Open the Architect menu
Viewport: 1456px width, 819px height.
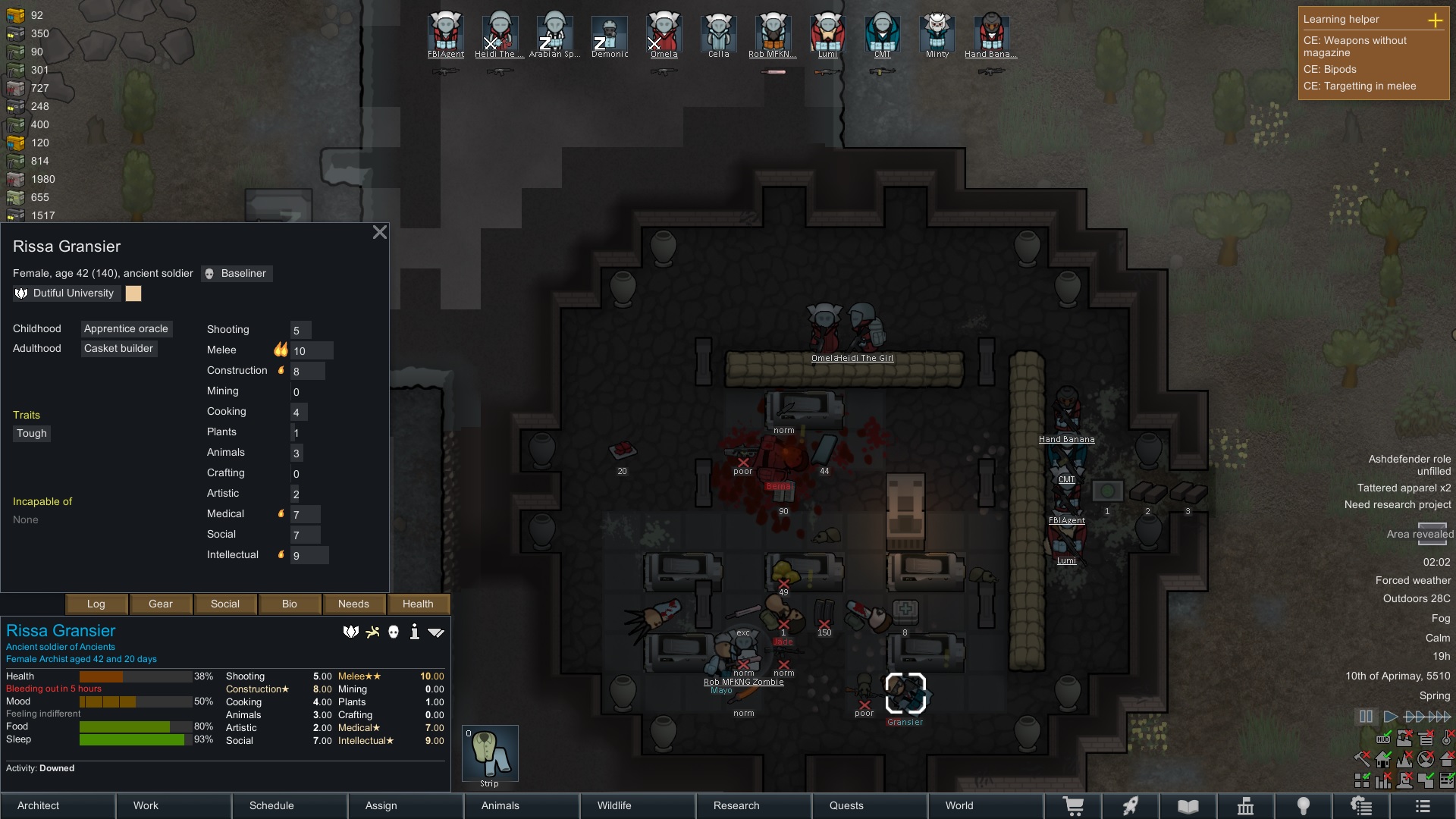tap(58, 805)
